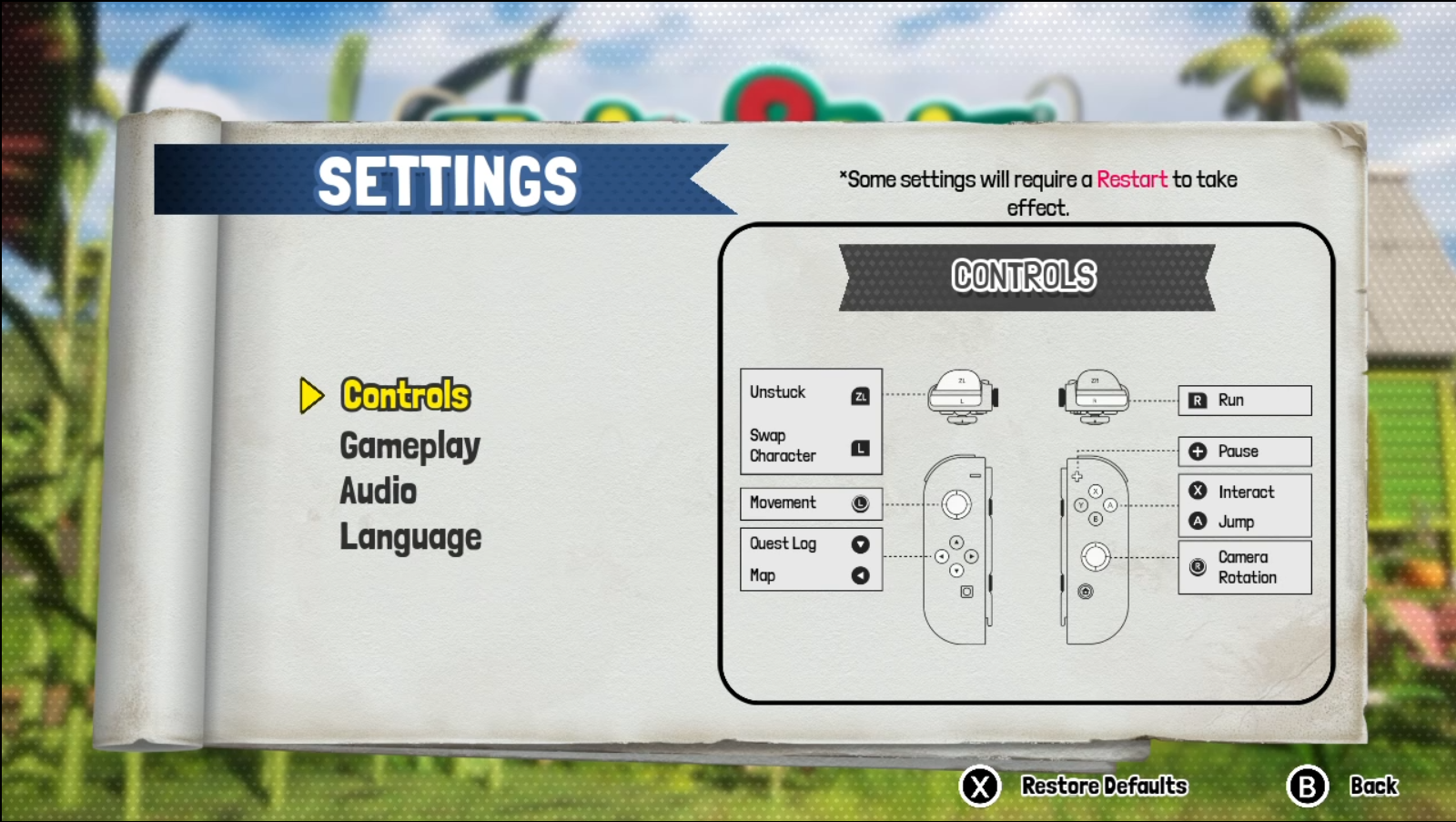Screen dimensions: 1456x822
Task: Click Restore Defaults
Action: [1103, 786]
